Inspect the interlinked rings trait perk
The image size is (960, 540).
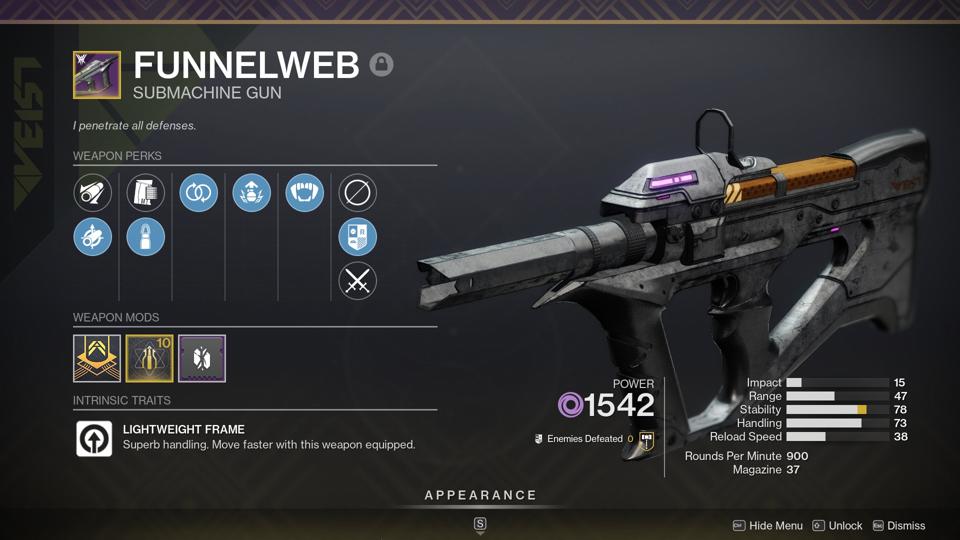(x=199, y=193)
